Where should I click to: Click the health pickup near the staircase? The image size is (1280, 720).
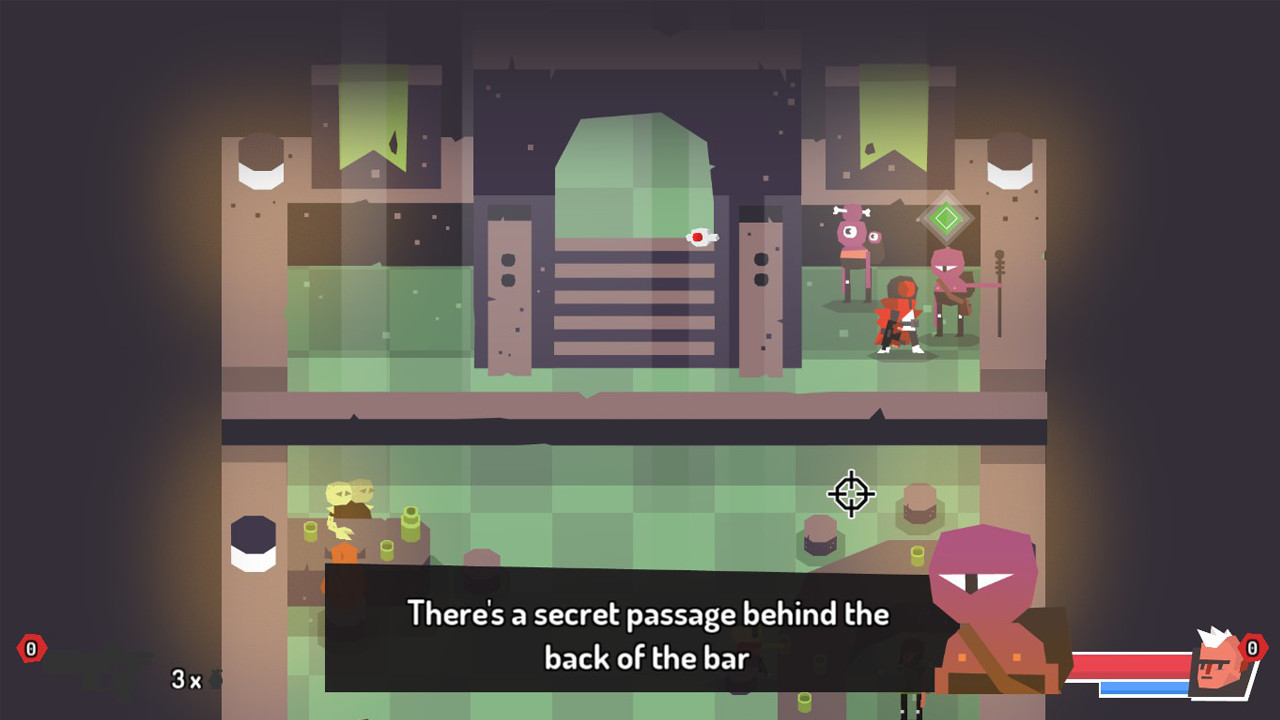click(700, 237)
